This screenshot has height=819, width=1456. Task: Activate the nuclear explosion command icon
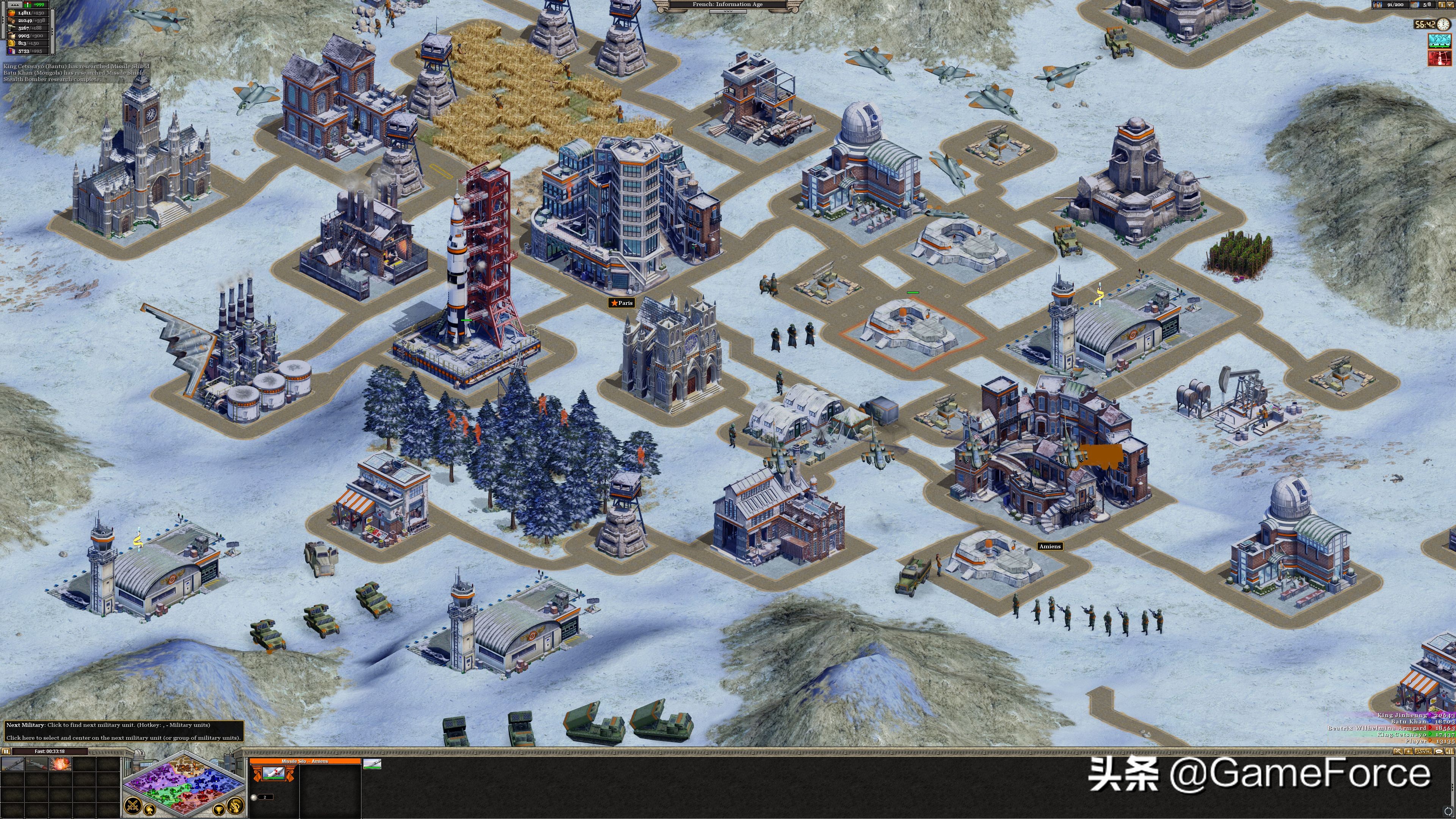coord(60,764)
